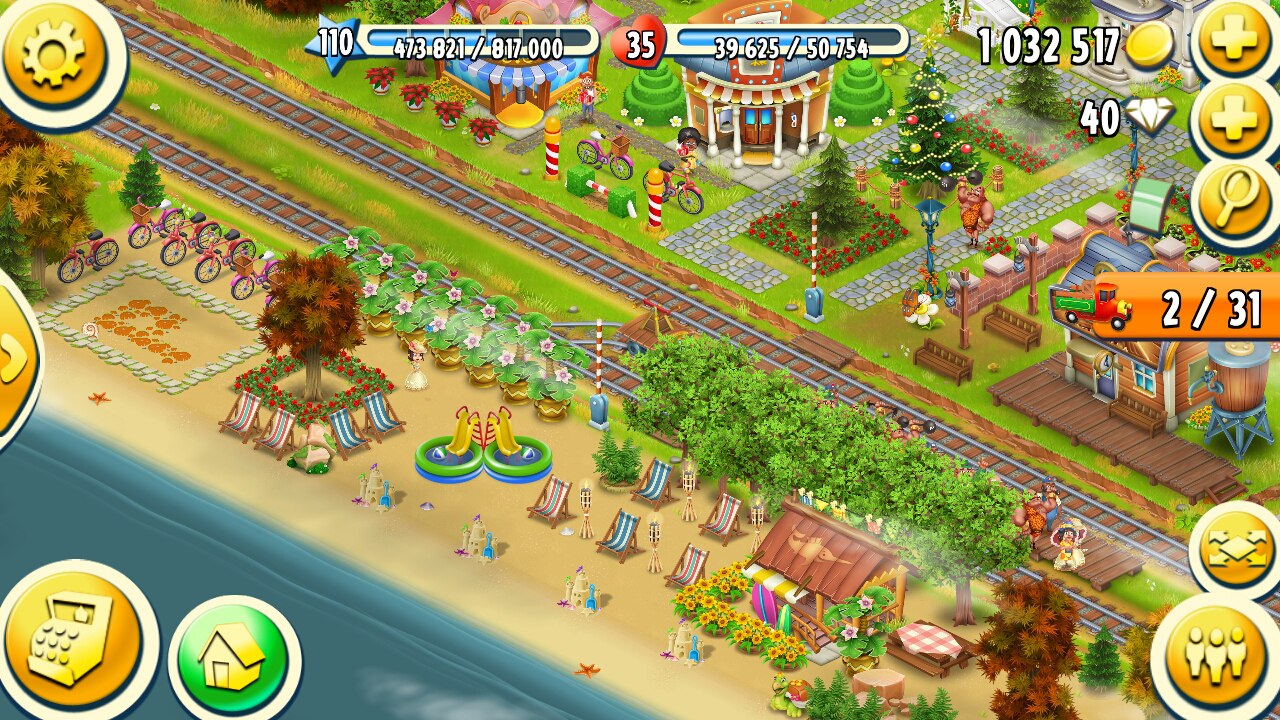This screenshot has width=1280, height=720.
Task: Tap the blue level 110 star
Action: click(x=337, y=44)
